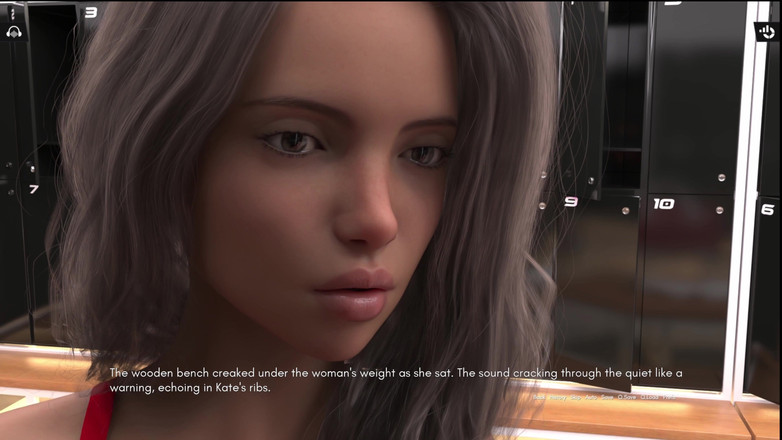Open the stats chart icon
The height and width of the screenshot is (440, 782).
766,32
